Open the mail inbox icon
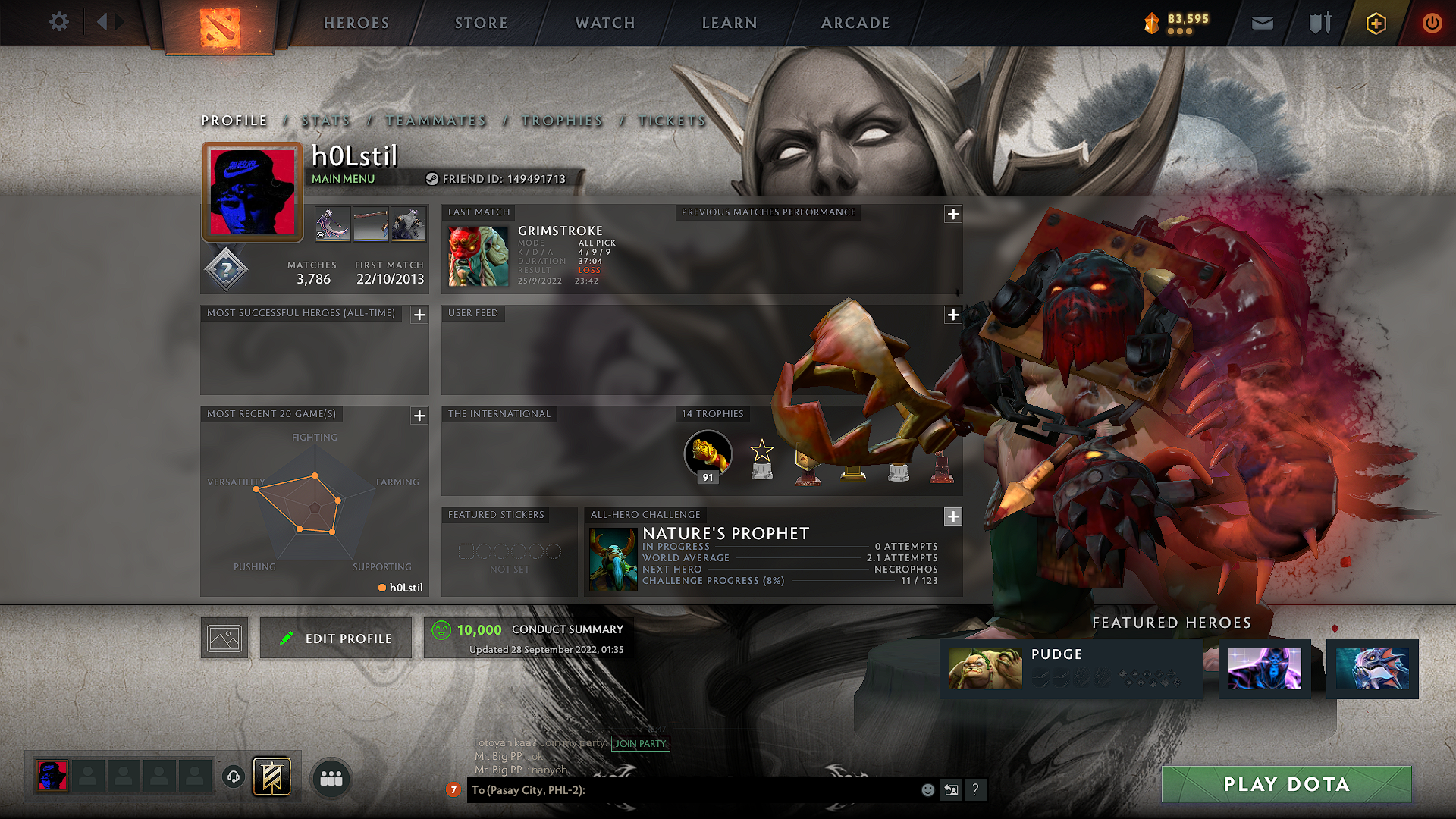Screen dimensions: 1456x819 click(1262, 24)
